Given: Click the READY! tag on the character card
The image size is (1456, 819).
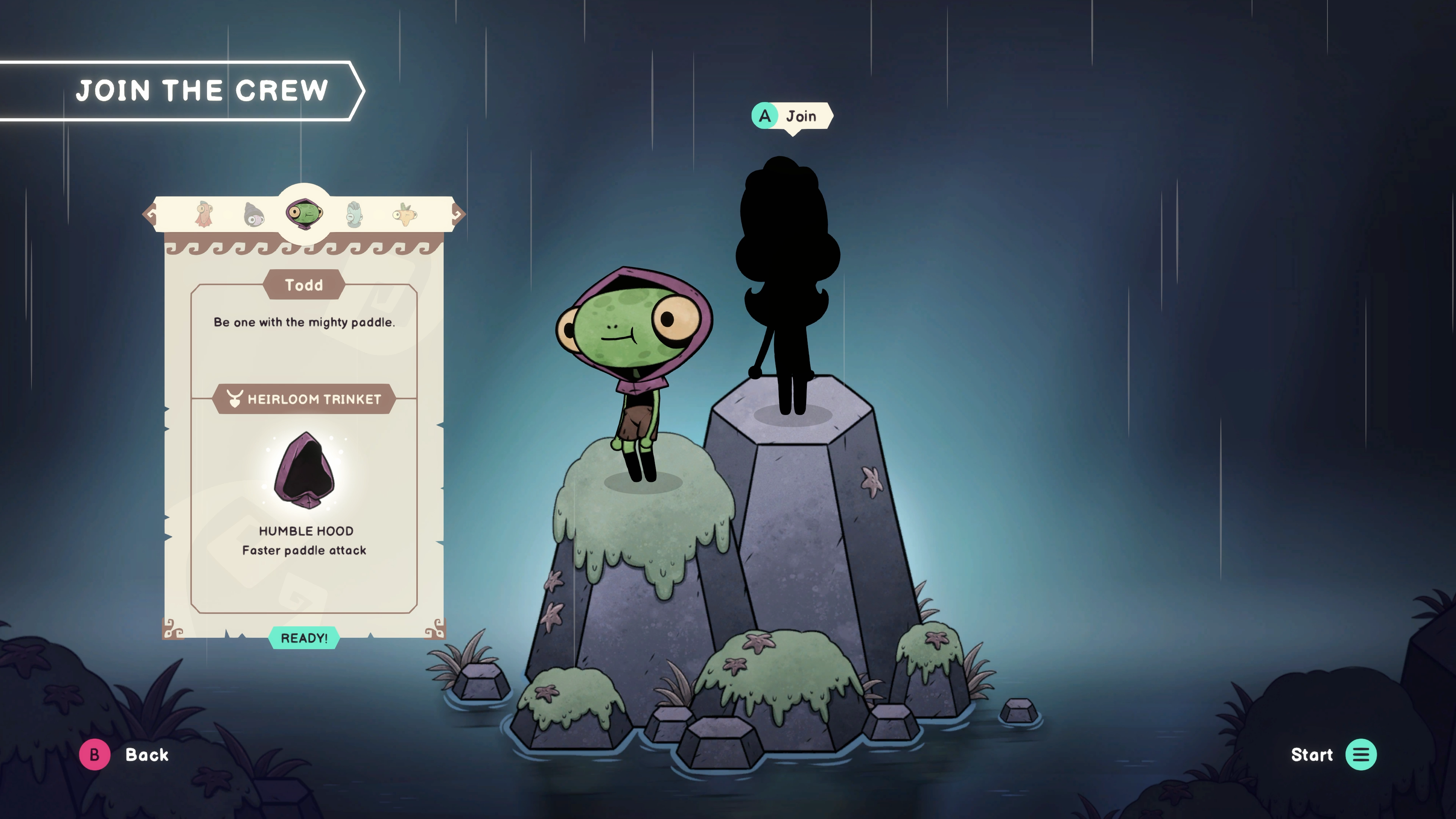Looking at the screenshot, I should click(304, 638).
